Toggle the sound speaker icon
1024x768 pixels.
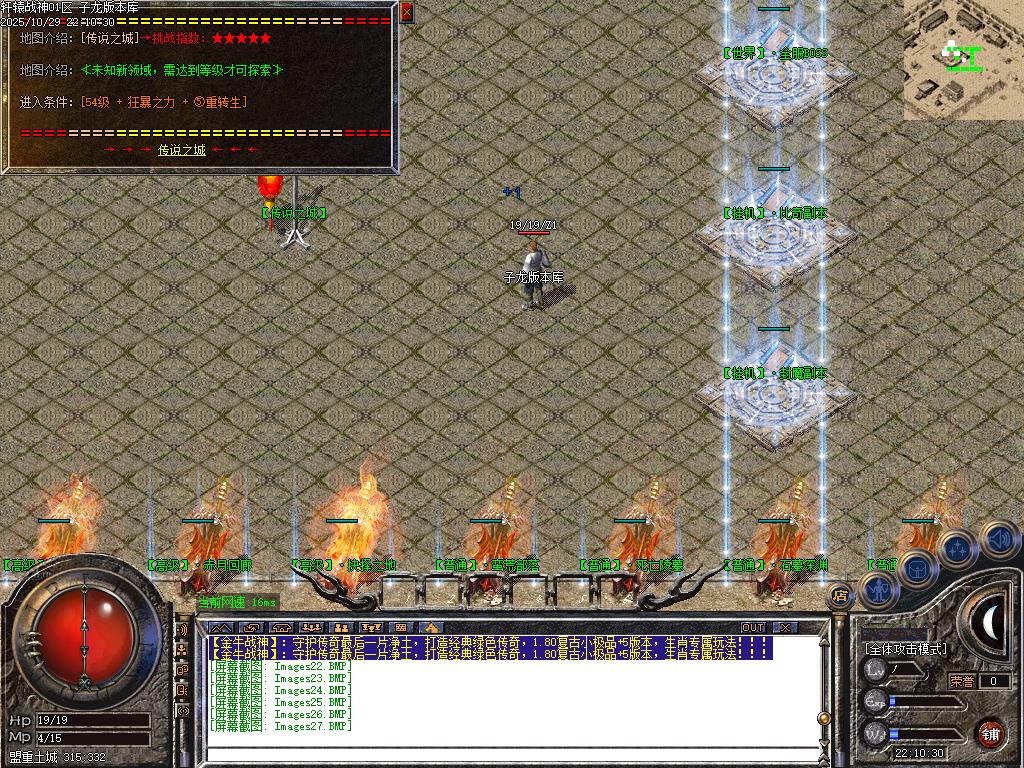click(998, 538)
